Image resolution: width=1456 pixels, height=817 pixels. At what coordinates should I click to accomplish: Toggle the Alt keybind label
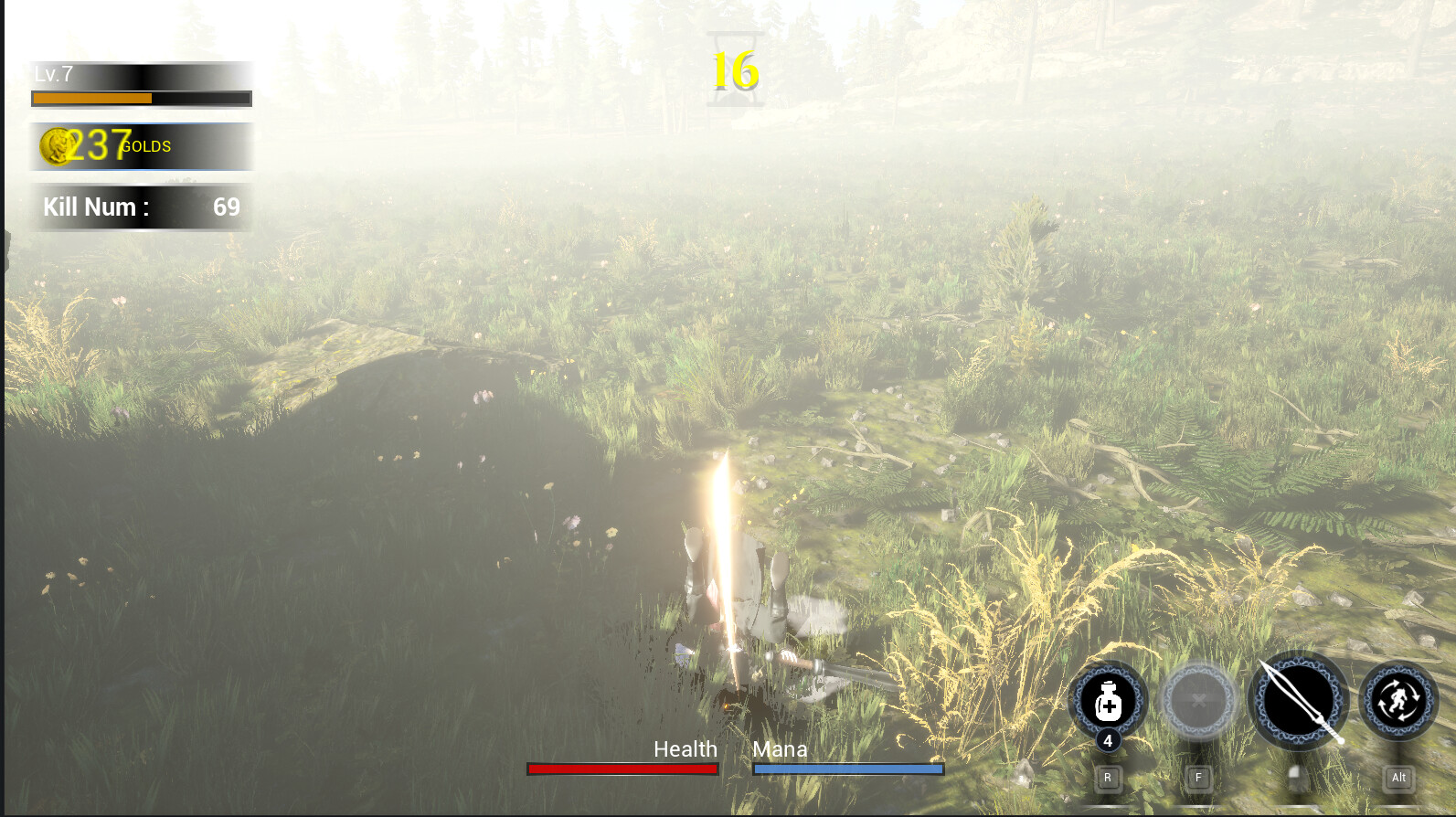[x=1398, y=778]
